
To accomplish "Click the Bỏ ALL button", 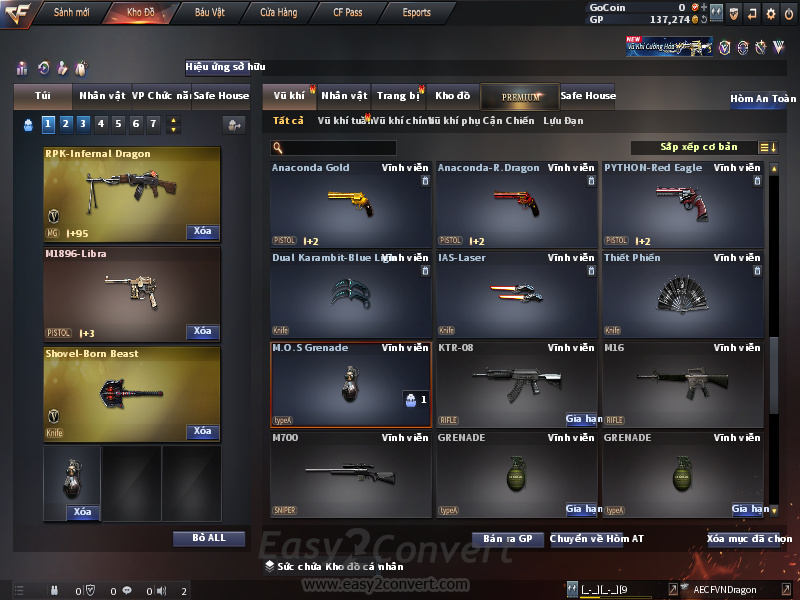I will (209, 538).
